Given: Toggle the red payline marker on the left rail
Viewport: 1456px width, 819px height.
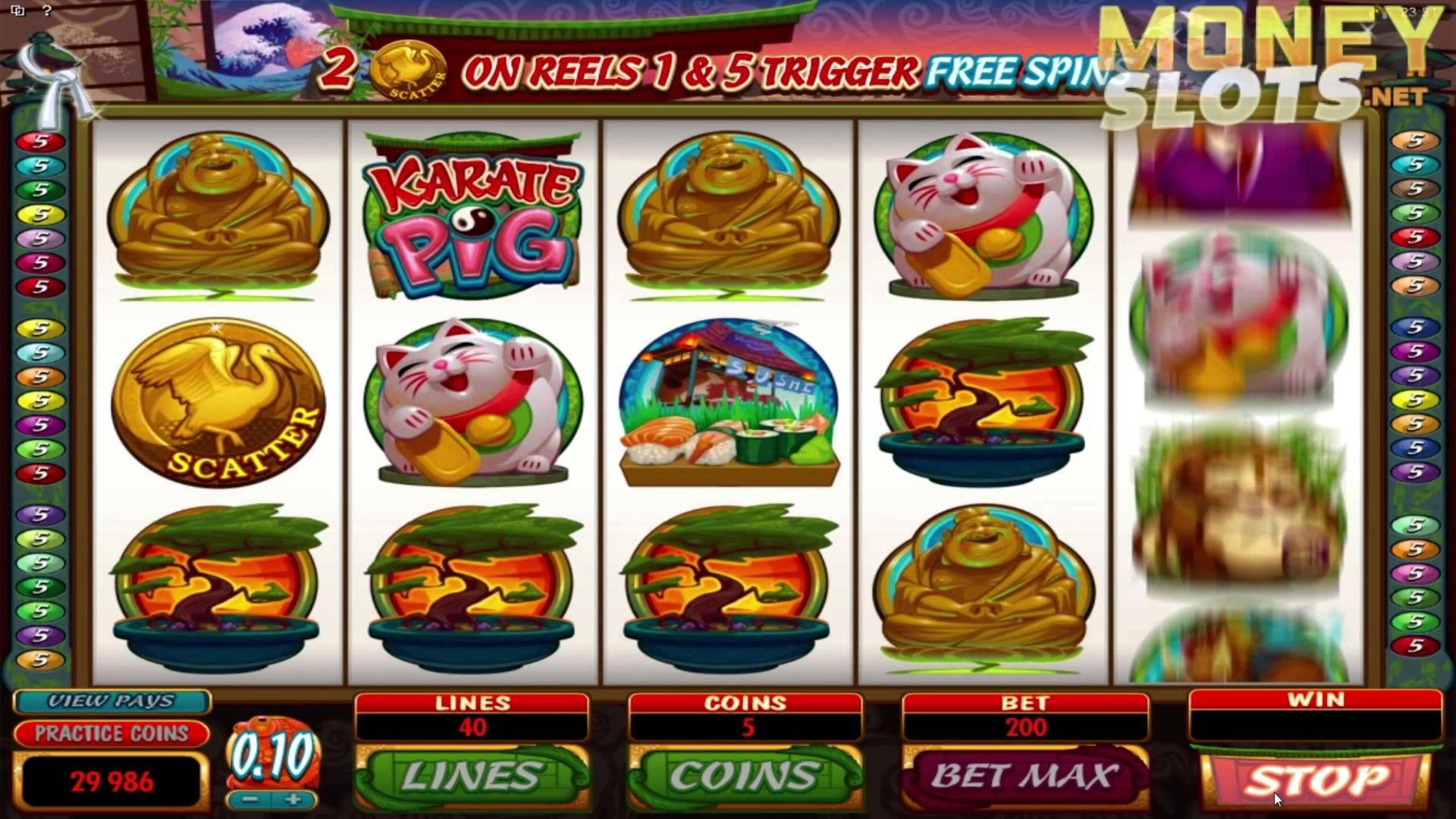Looking at the screenshot, I should pyautogui.click(x=42, y=142).
